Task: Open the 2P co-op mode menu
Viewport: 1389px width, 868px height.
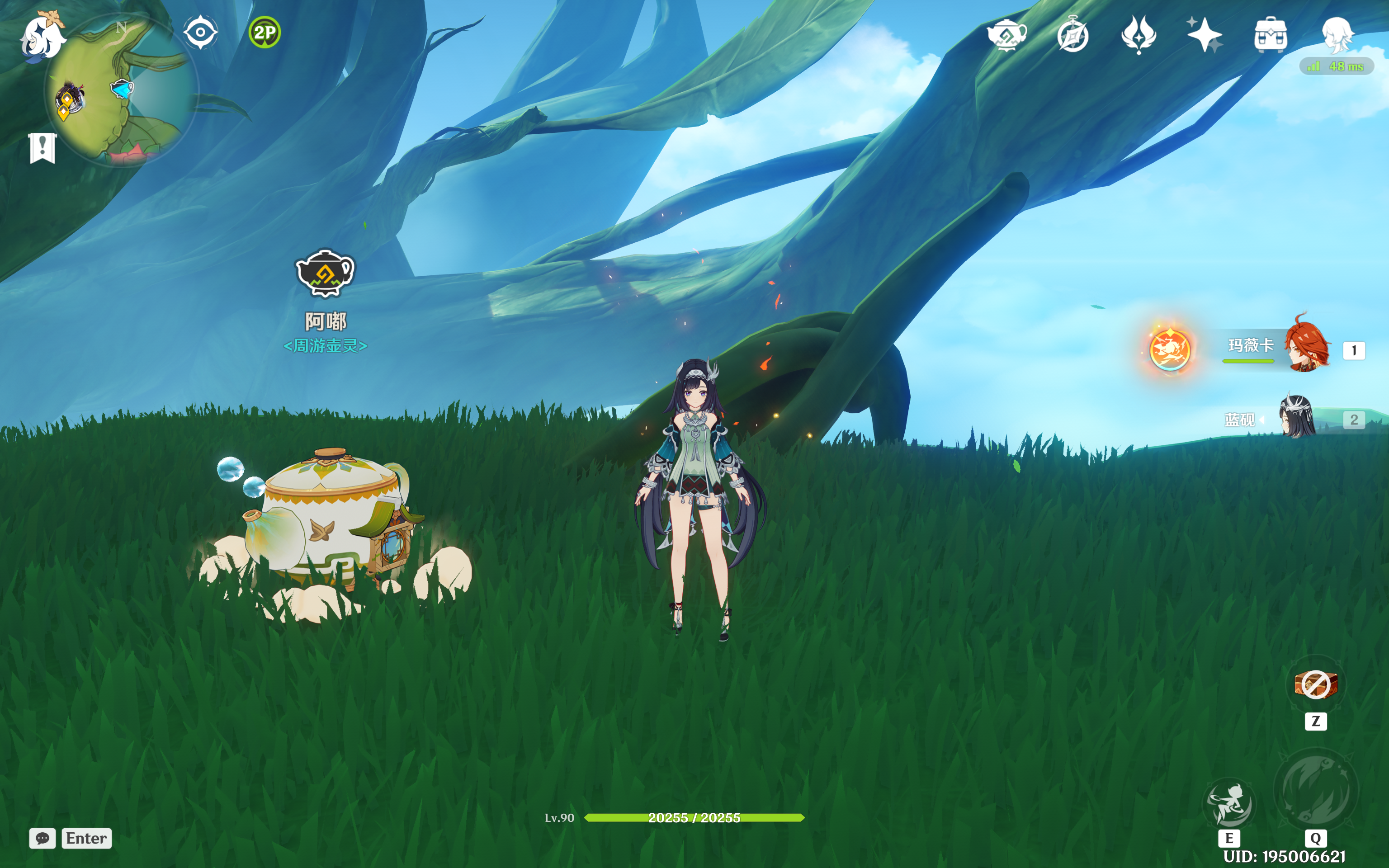Action: pyautogui.click(x=265, y=32)
